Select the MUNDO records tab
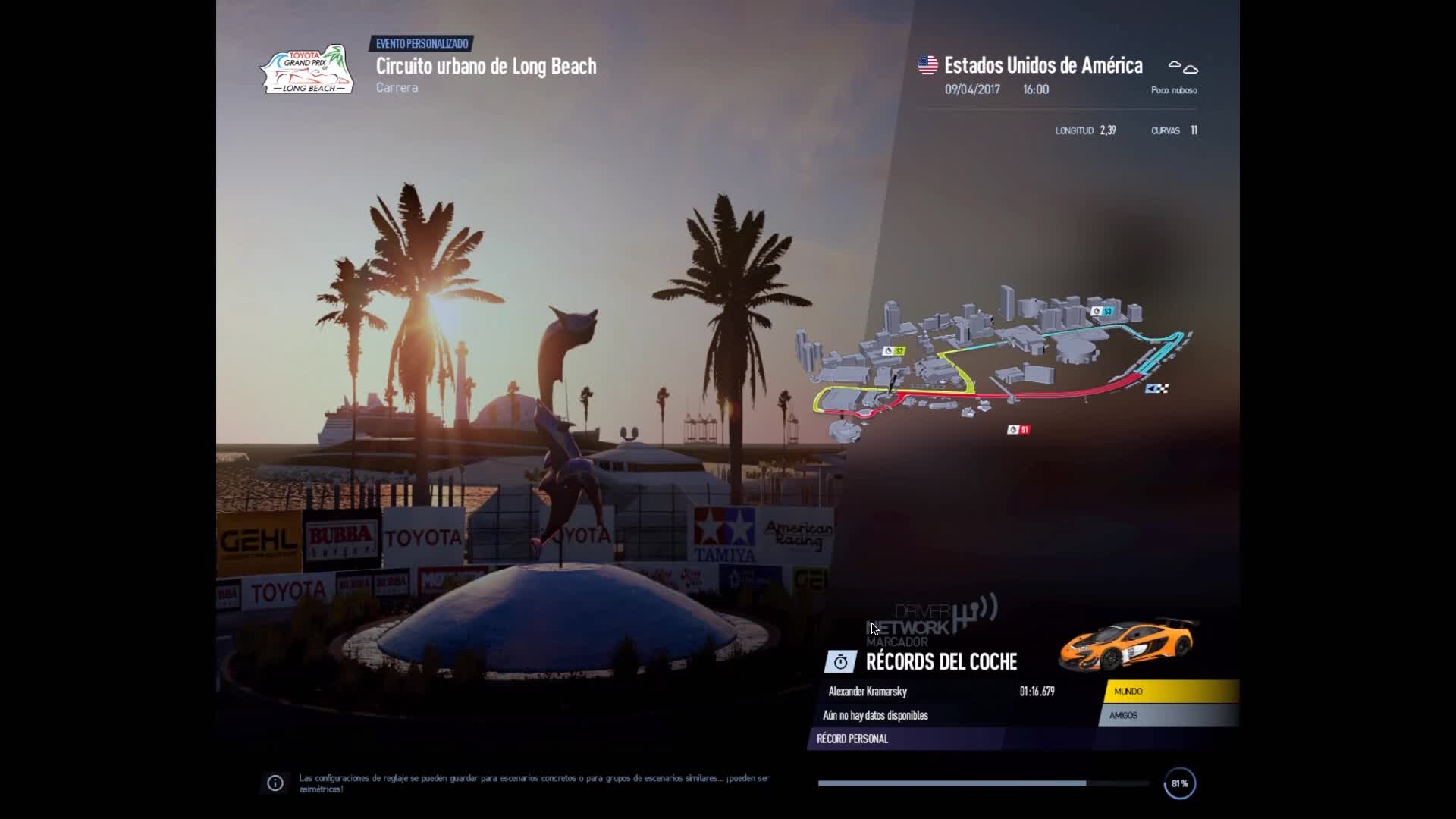Screen dimensions: 1456x819 (x=1171, y=692)
